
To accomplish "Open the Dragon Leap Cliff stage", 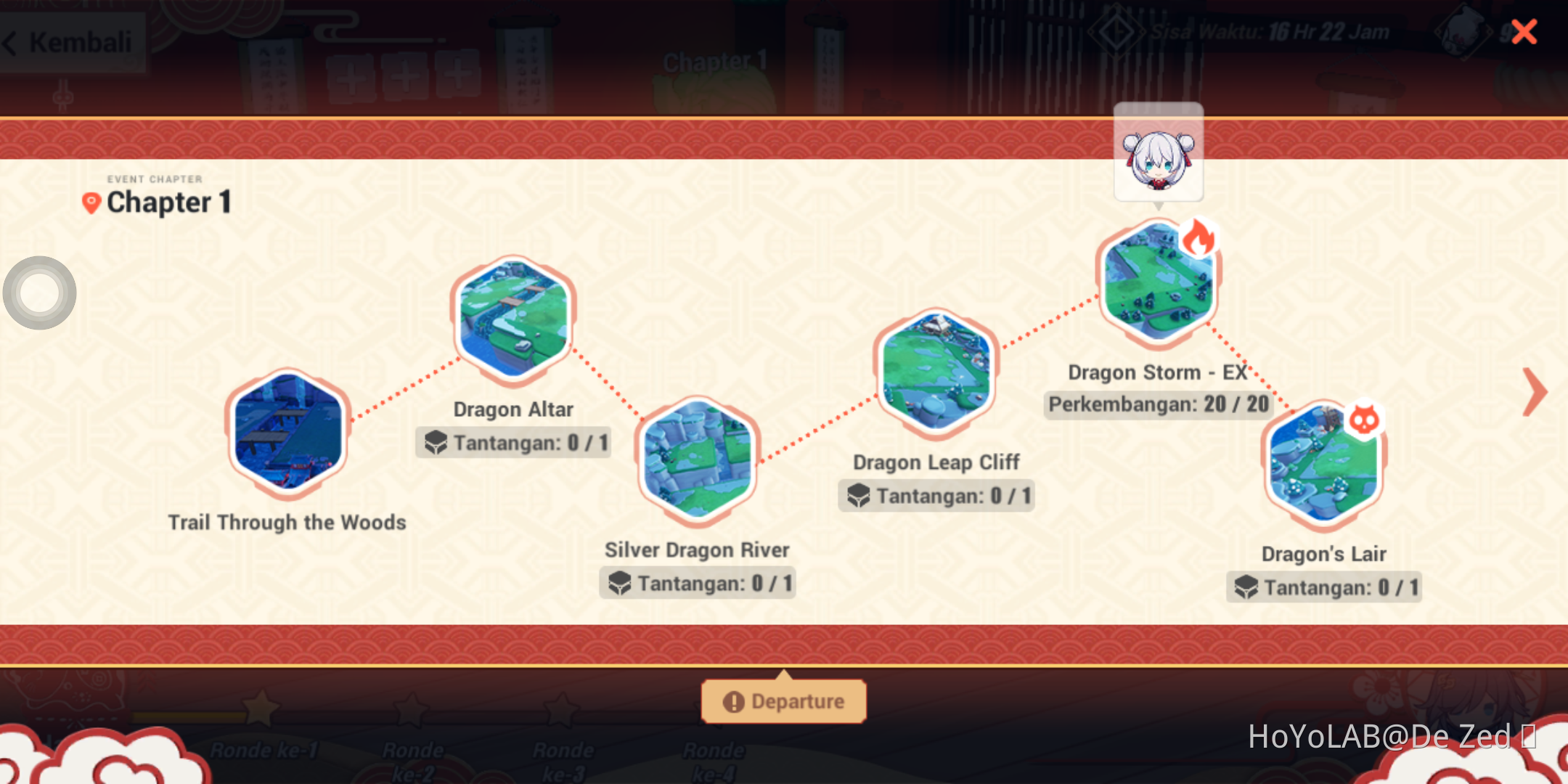I will click(x=936, y=372).
